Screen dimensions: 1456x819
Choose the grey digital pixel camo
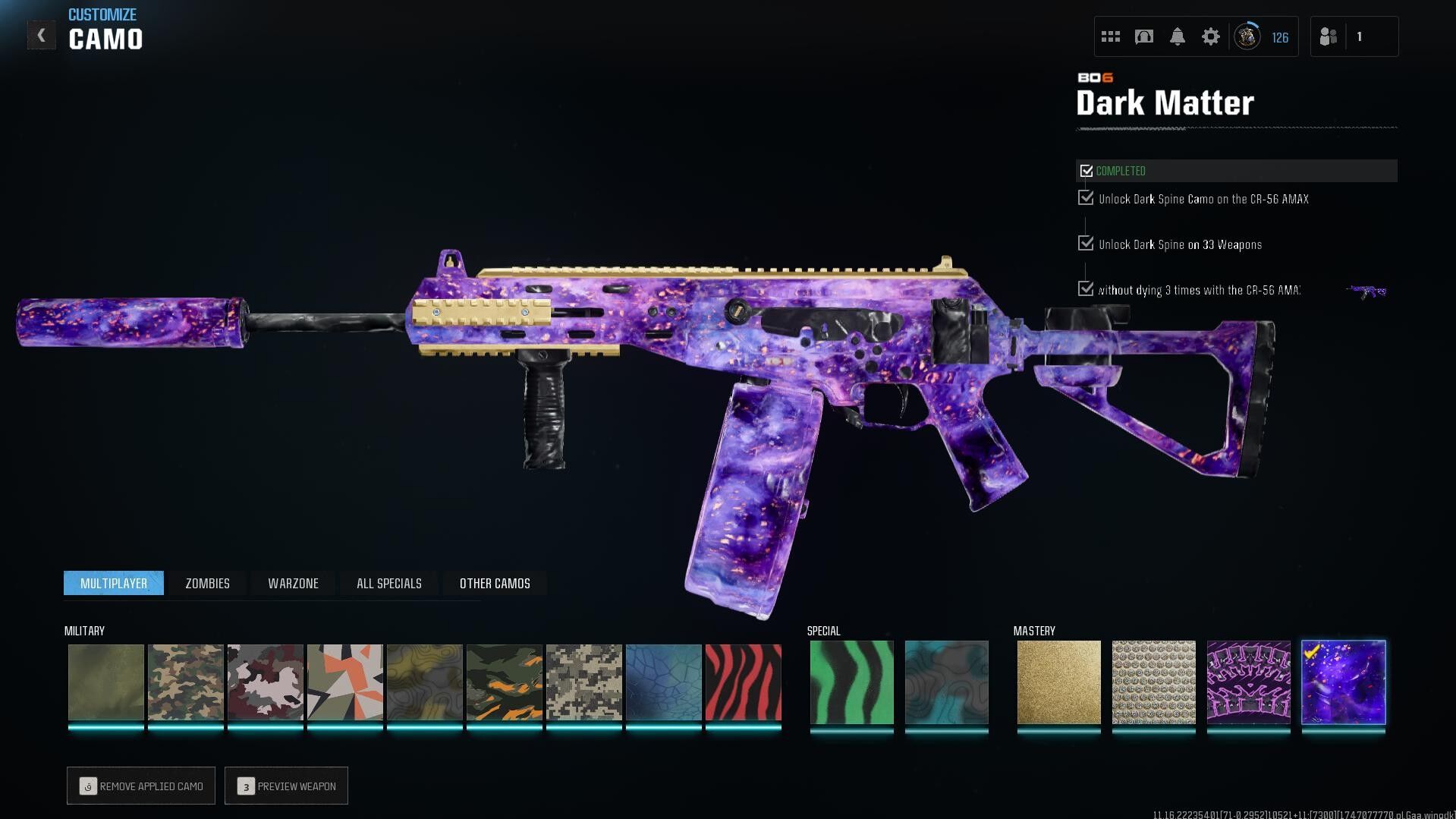[583, 682]
